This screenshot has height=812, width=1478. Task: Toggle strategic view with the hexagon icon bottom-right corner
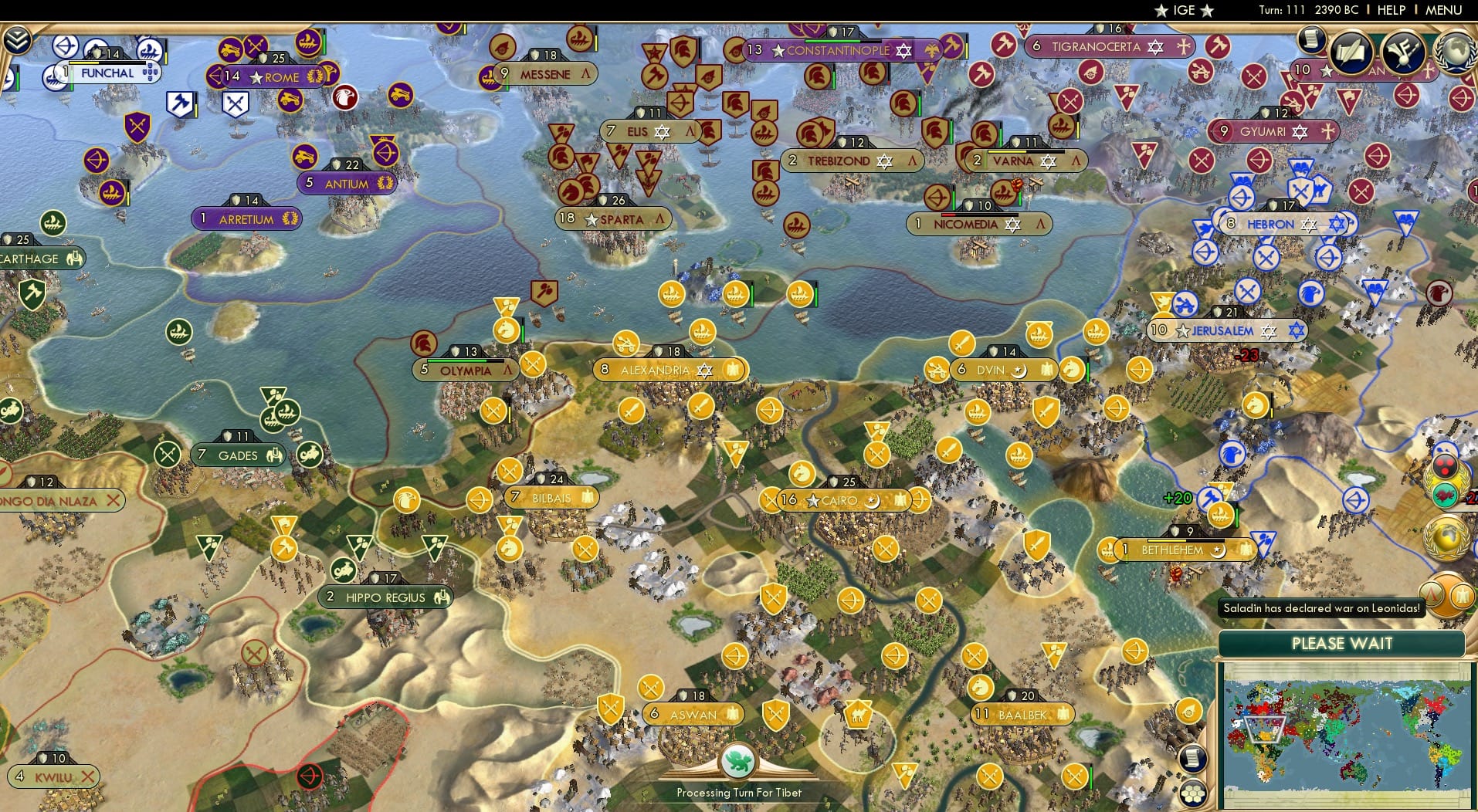click(1194, 791)
